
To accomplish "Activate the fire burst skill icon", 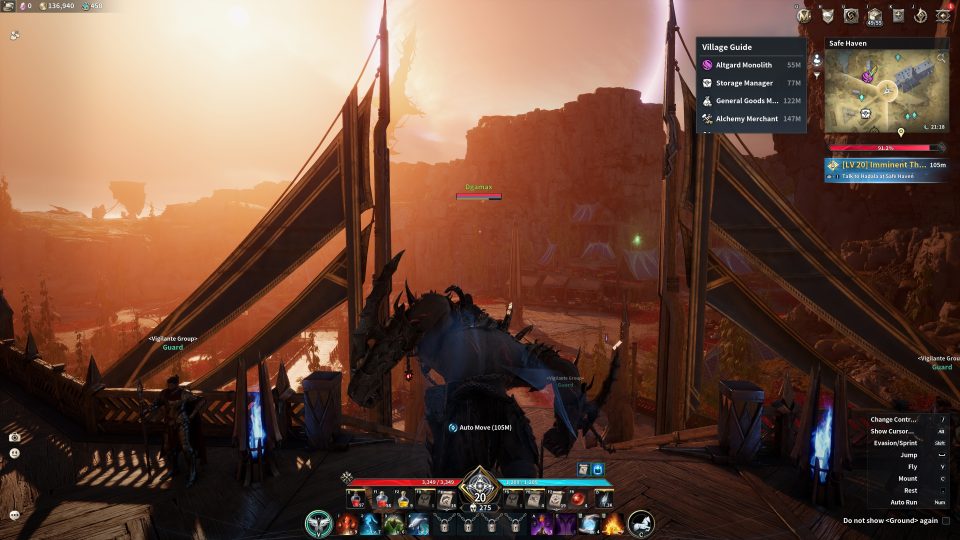I will pyautogui.click(x=346, y=523).
